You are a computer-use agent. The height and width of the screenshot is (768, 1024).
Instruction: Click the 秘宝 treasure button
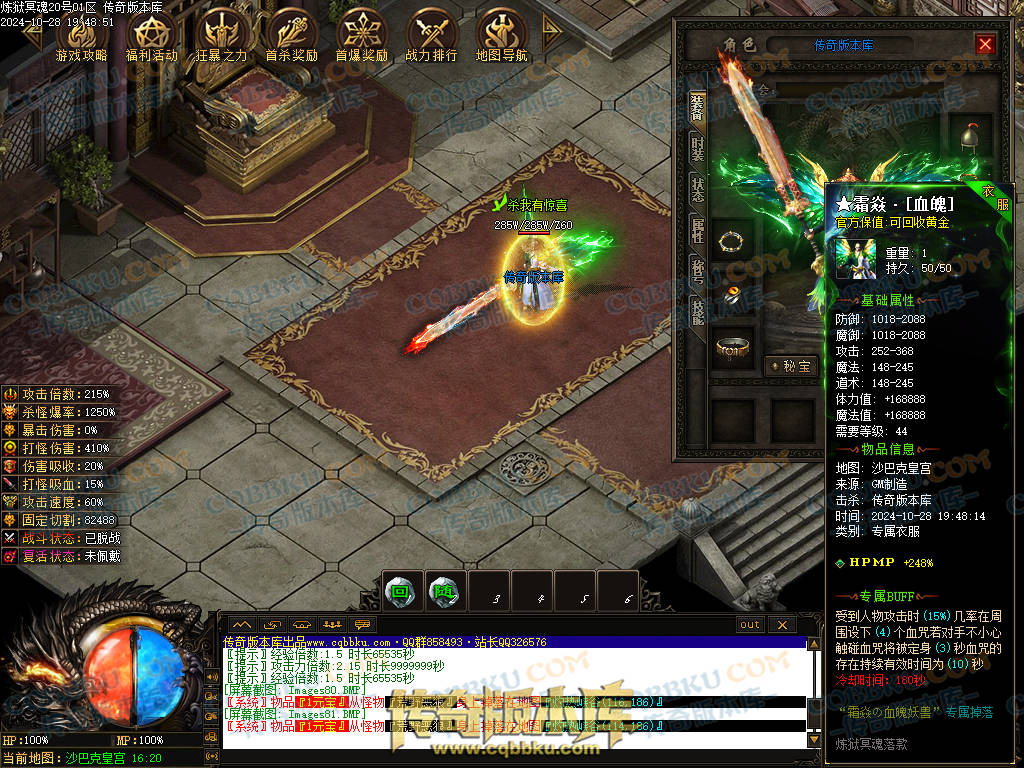791,366
